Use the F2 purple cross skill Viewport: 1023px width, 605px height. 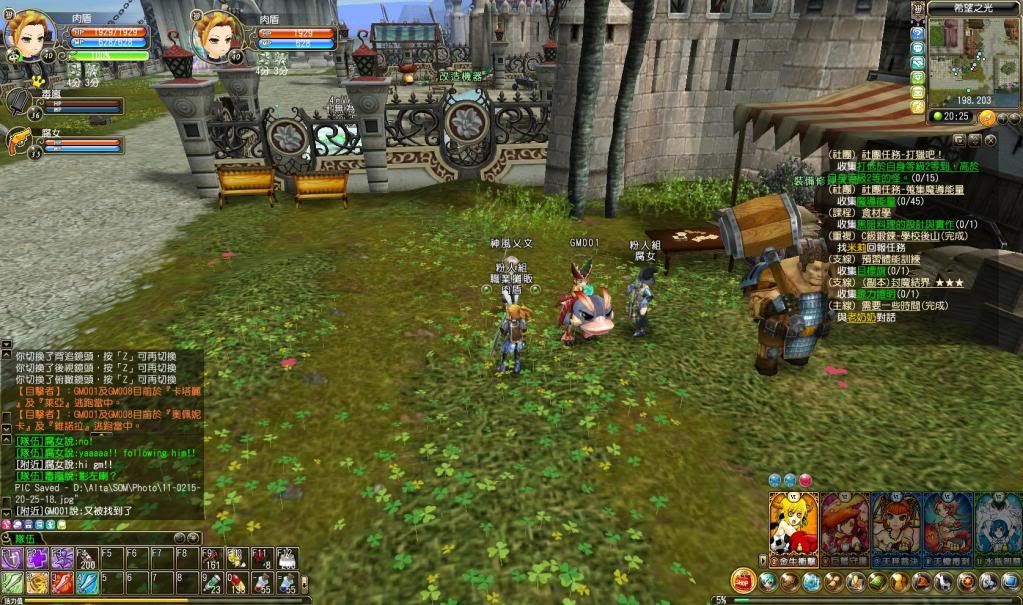37,559
